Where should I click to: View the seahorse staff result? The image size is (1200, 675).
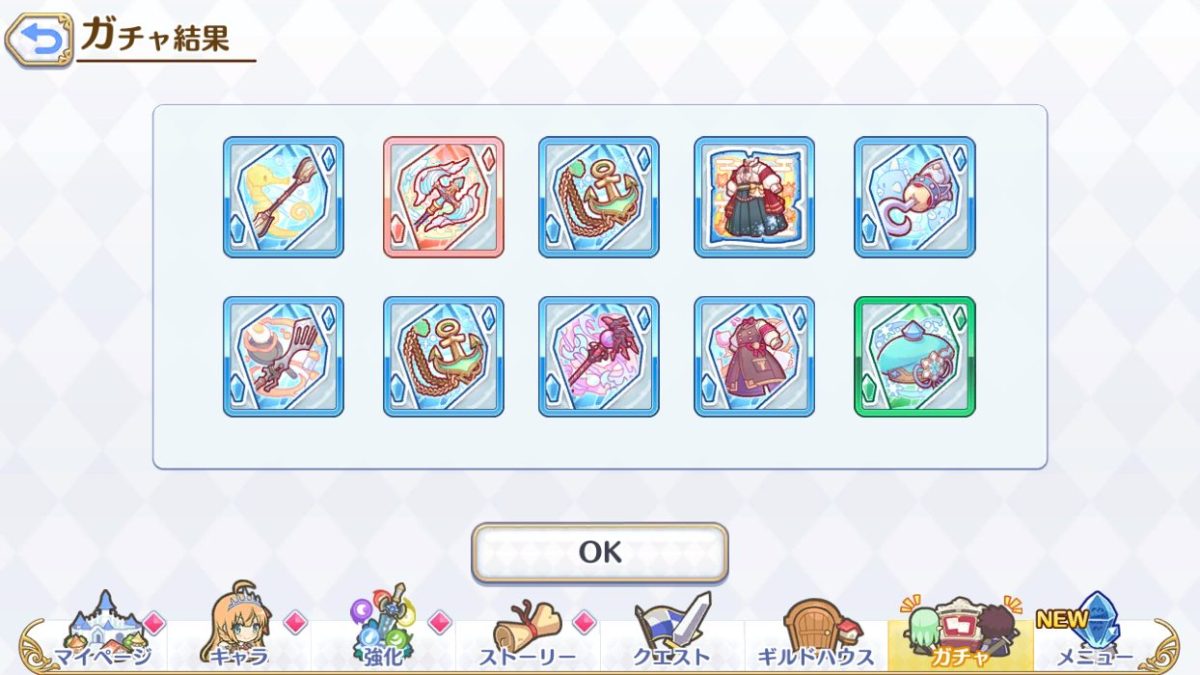point(283,197)
